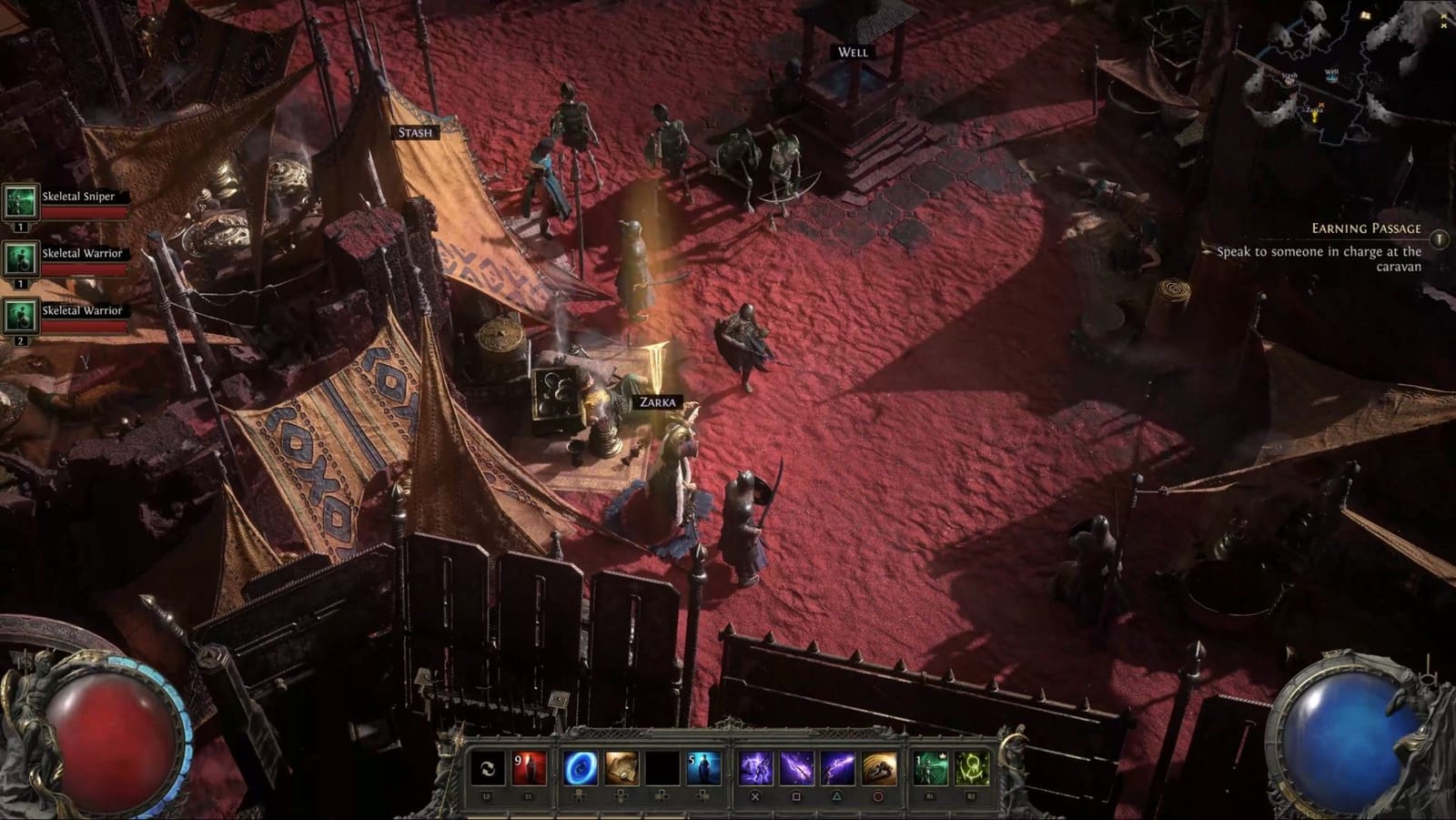This screenshot has height=820, width=1456.
Task: Select the green circular sigil skill on R2
Action: pos(972,769)
